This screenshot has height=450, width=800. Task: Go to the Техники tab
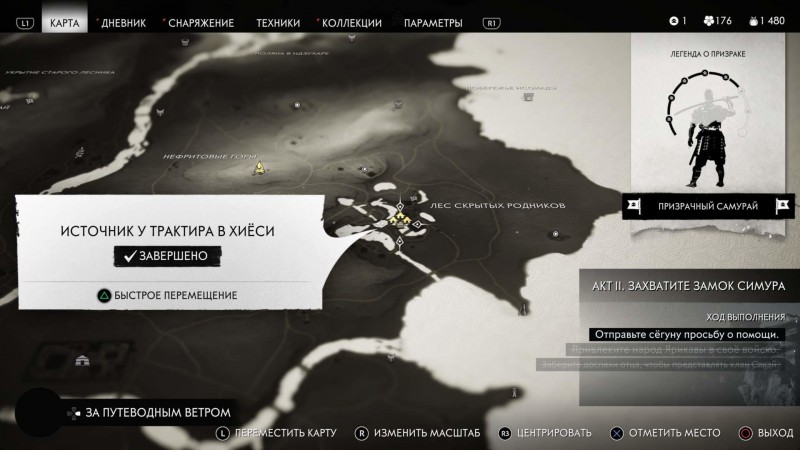coord(277,22)
